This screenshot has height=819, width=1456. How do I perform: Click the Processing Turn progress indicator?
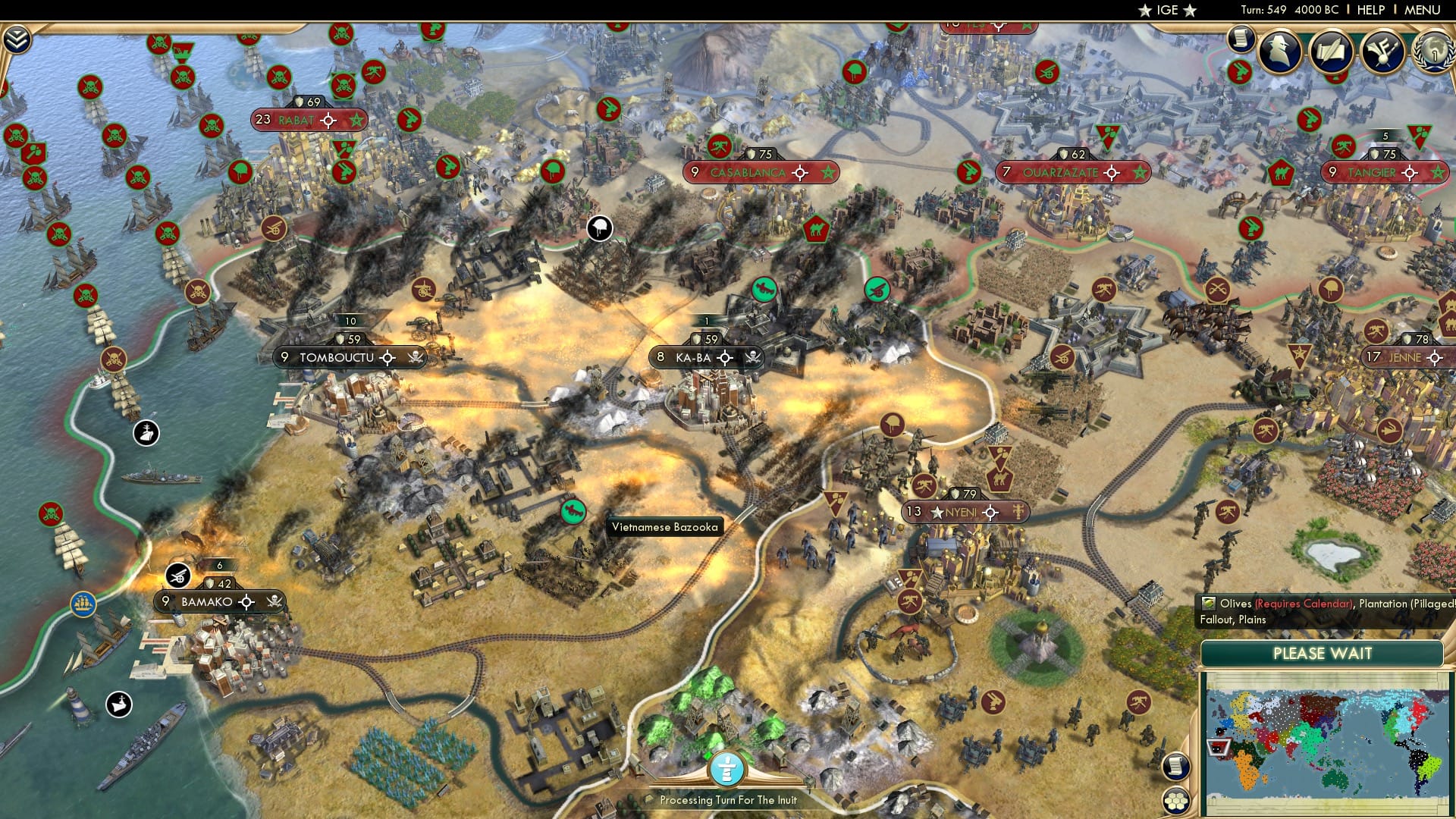(x=726, y=770)
